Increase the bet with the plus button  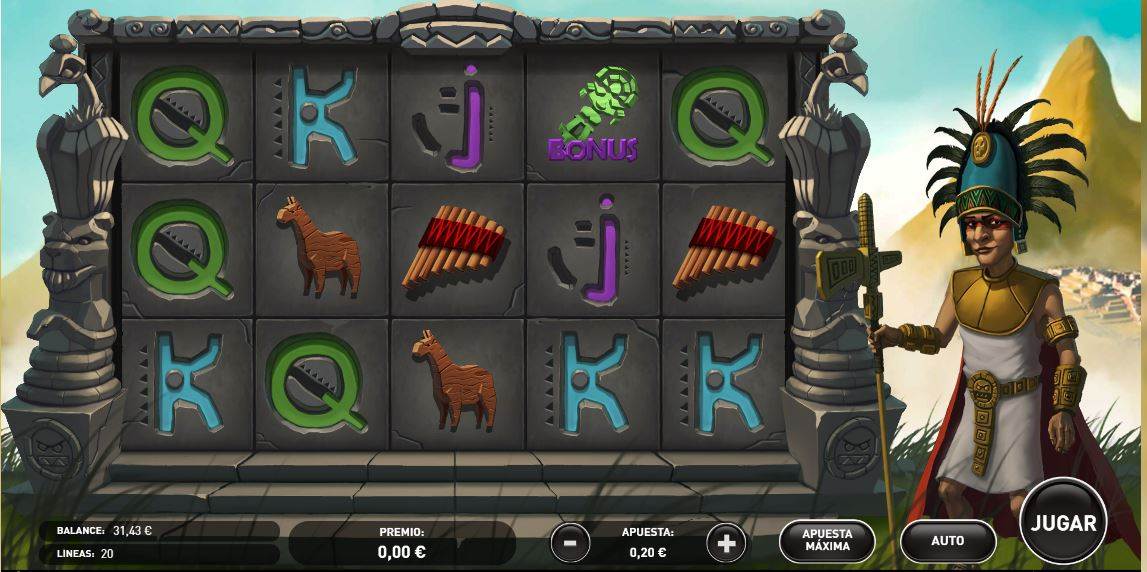[726, 543]
